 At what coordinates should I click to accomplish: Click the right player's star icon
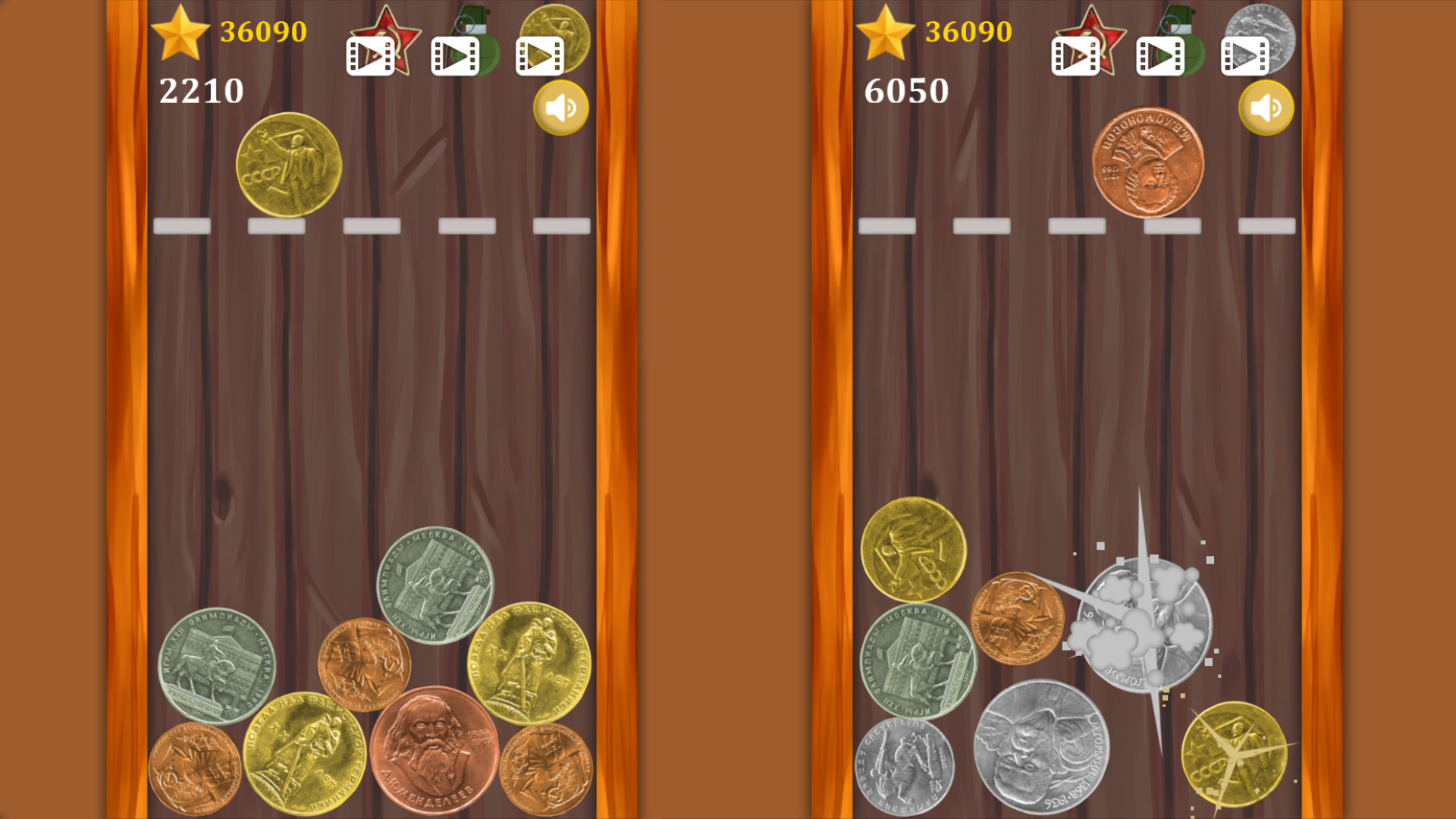coord(887,32)
